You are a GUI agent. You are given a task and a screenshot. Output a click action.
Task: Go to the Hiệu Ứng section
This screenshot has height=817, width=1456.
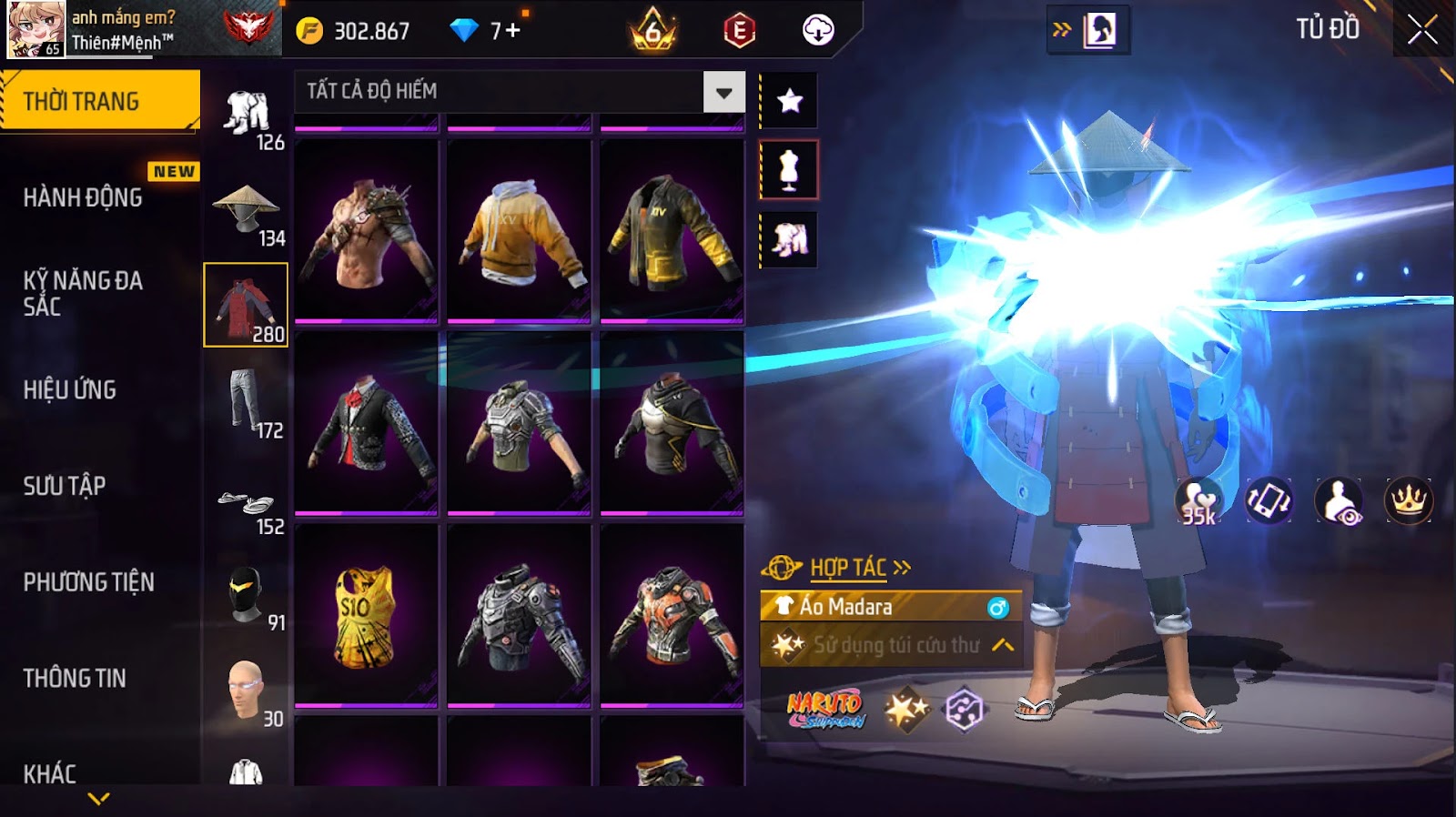tap(71, 389)
